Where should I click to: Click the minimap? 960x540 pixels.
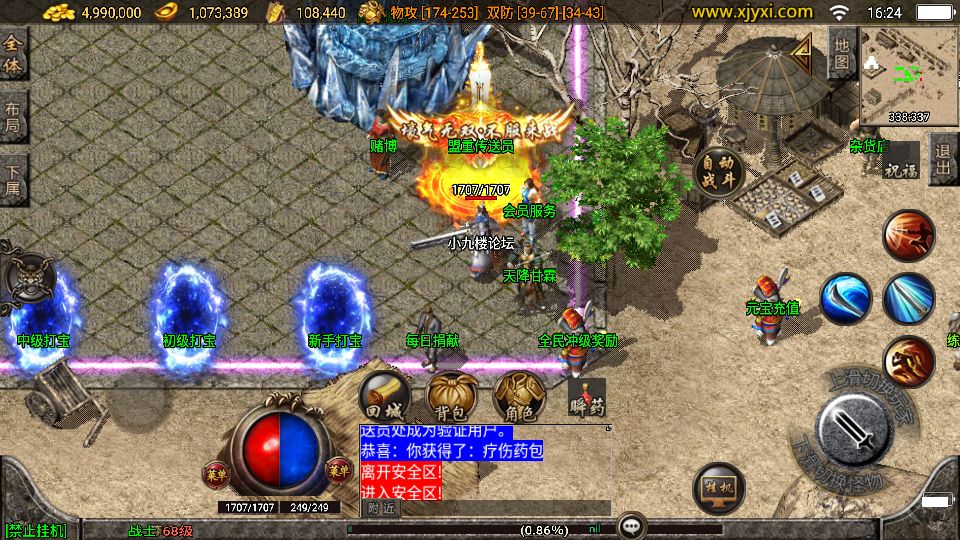pyautogui.click(x=907, y=74)
